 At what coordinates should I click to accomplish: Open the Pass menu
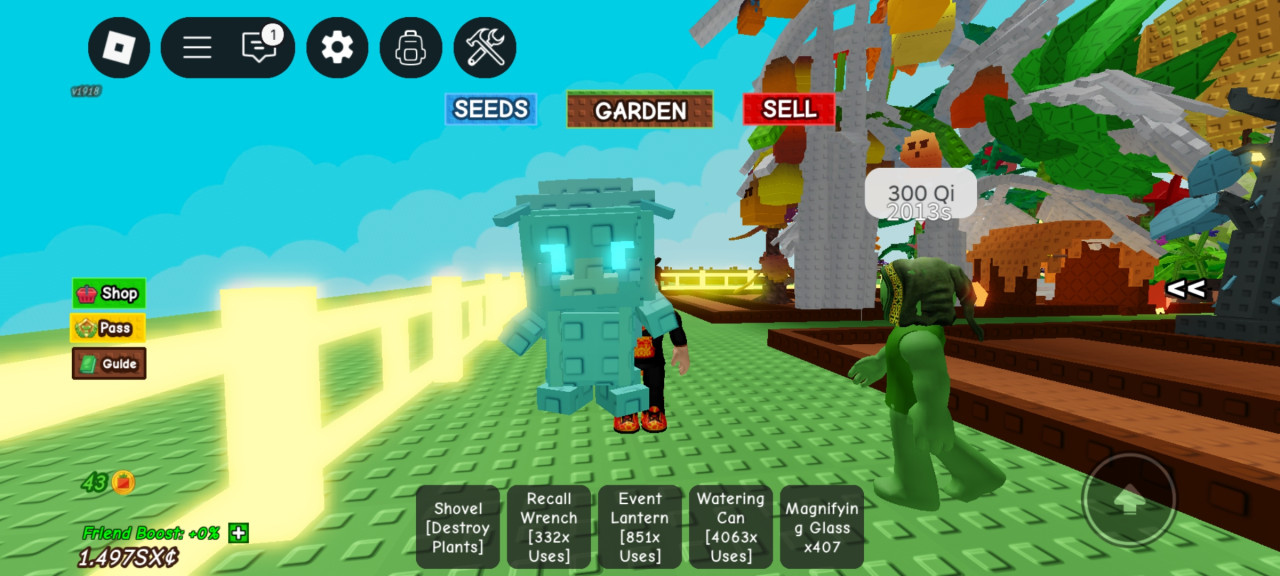(108, 328)
